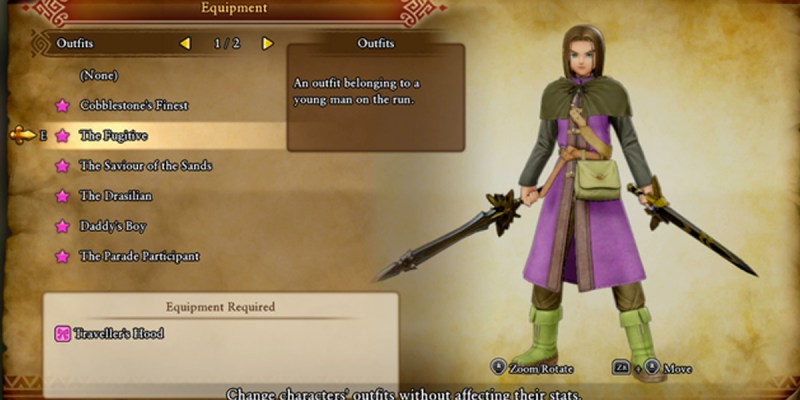This screenshot has width=800, height=400.
Task: Click the left yellow page arrow
Action: (185, 44)
